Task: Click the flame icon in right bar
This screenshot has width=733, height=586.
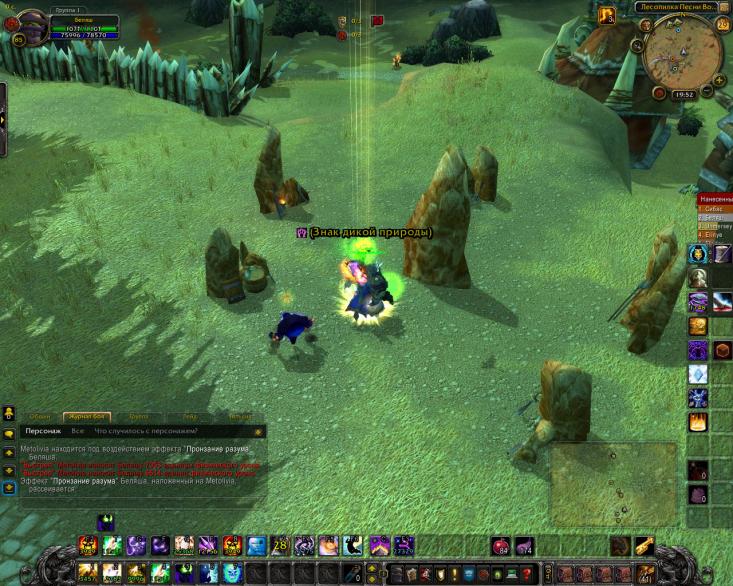Action: tap(697, 422)
